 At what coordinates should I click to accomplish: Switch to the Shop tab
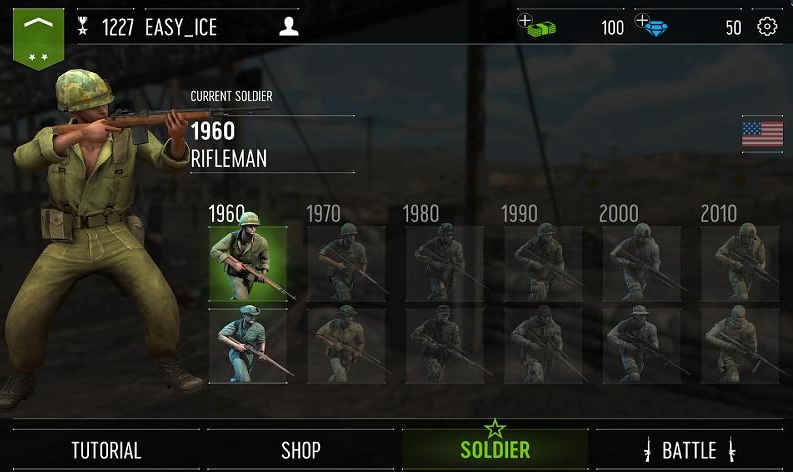(x=300, y=450)
